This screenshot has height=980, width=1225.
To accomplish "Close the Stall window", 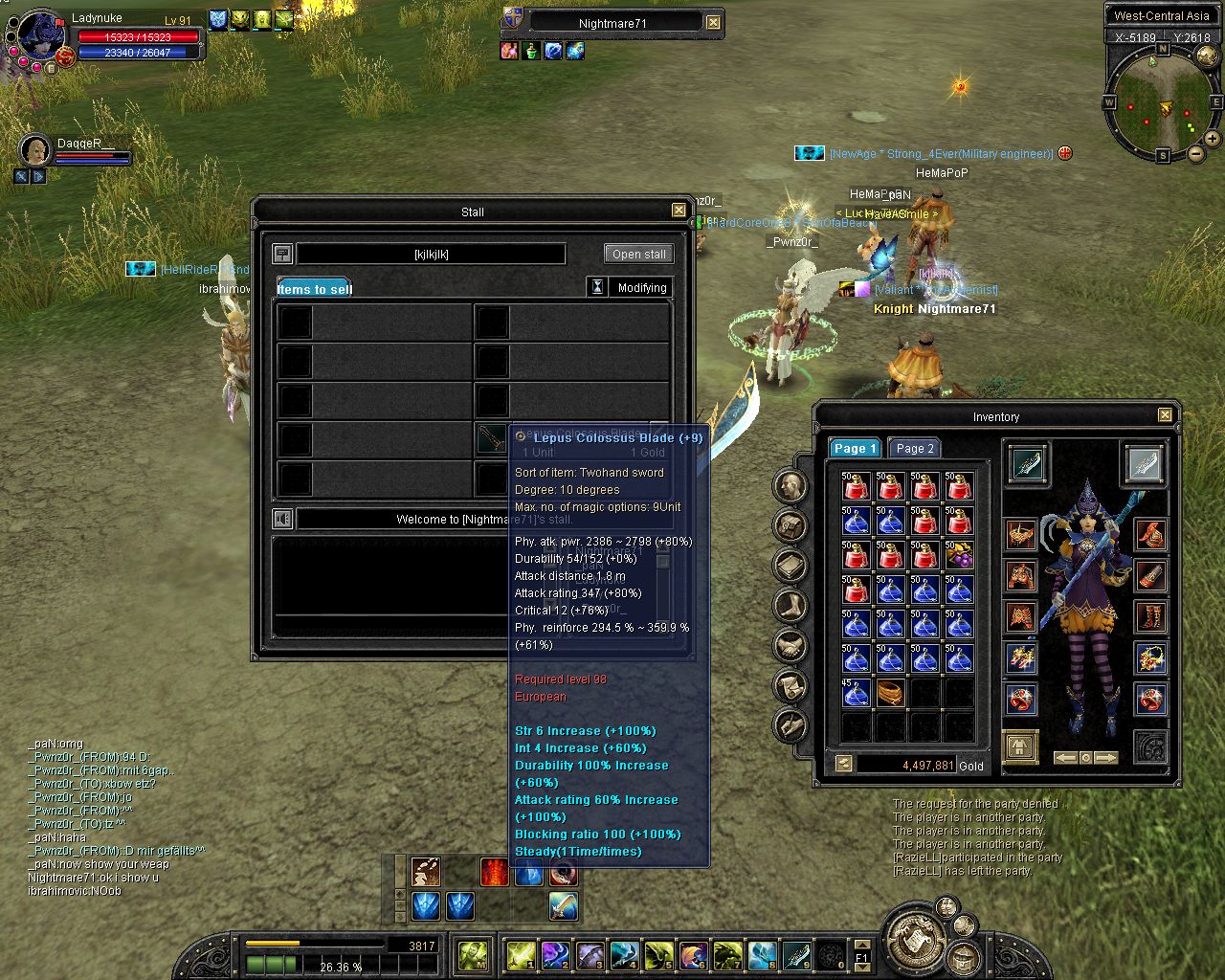I will click(679, 211).
